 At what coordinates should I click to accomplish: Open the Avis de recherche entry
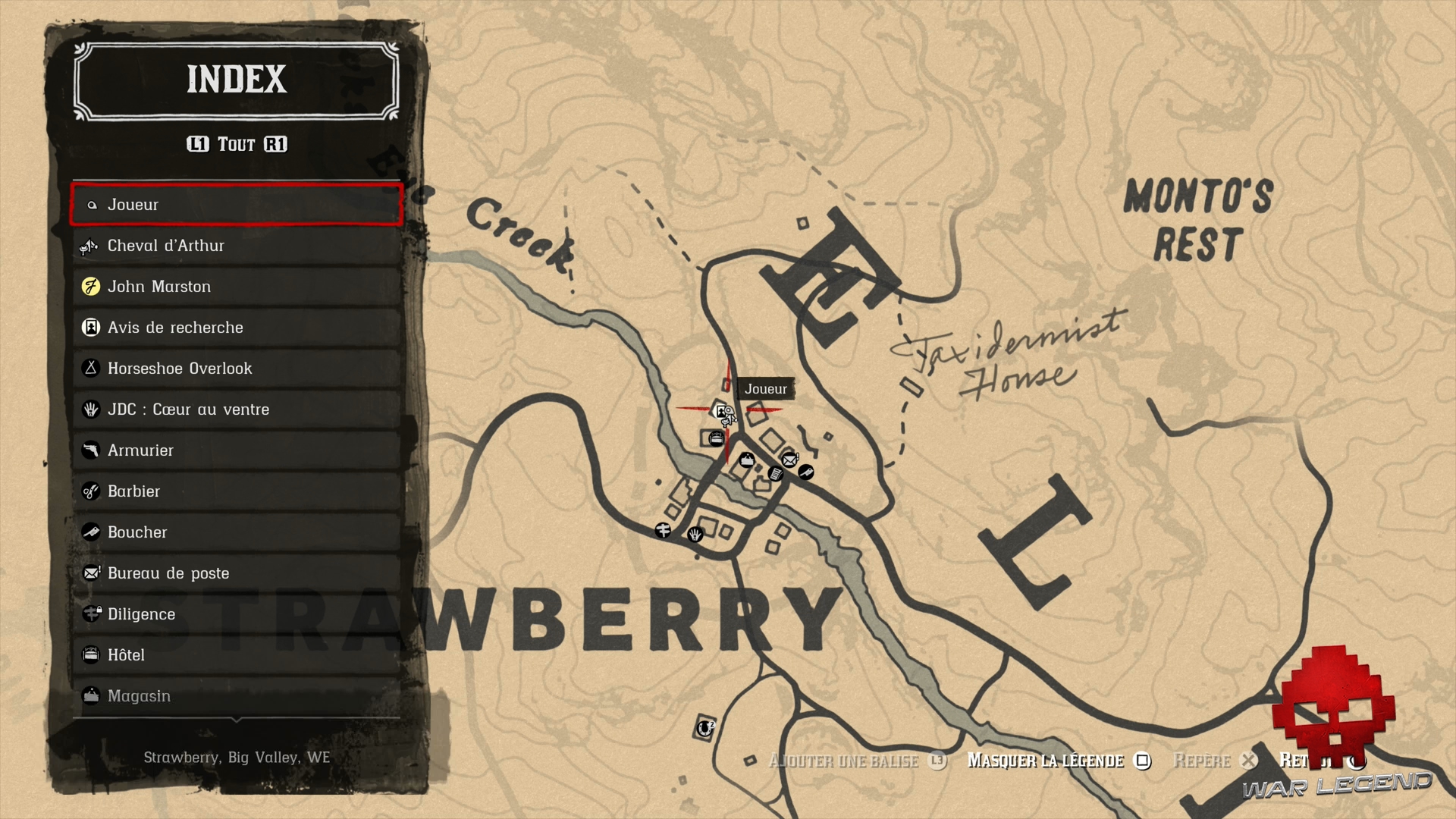[90, 327]
